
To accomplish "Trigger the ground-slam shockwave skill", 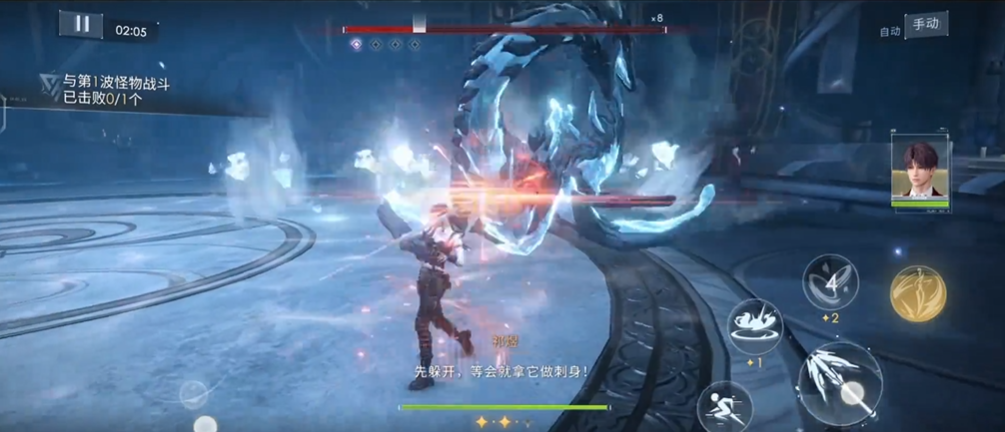I will (755, 326).
